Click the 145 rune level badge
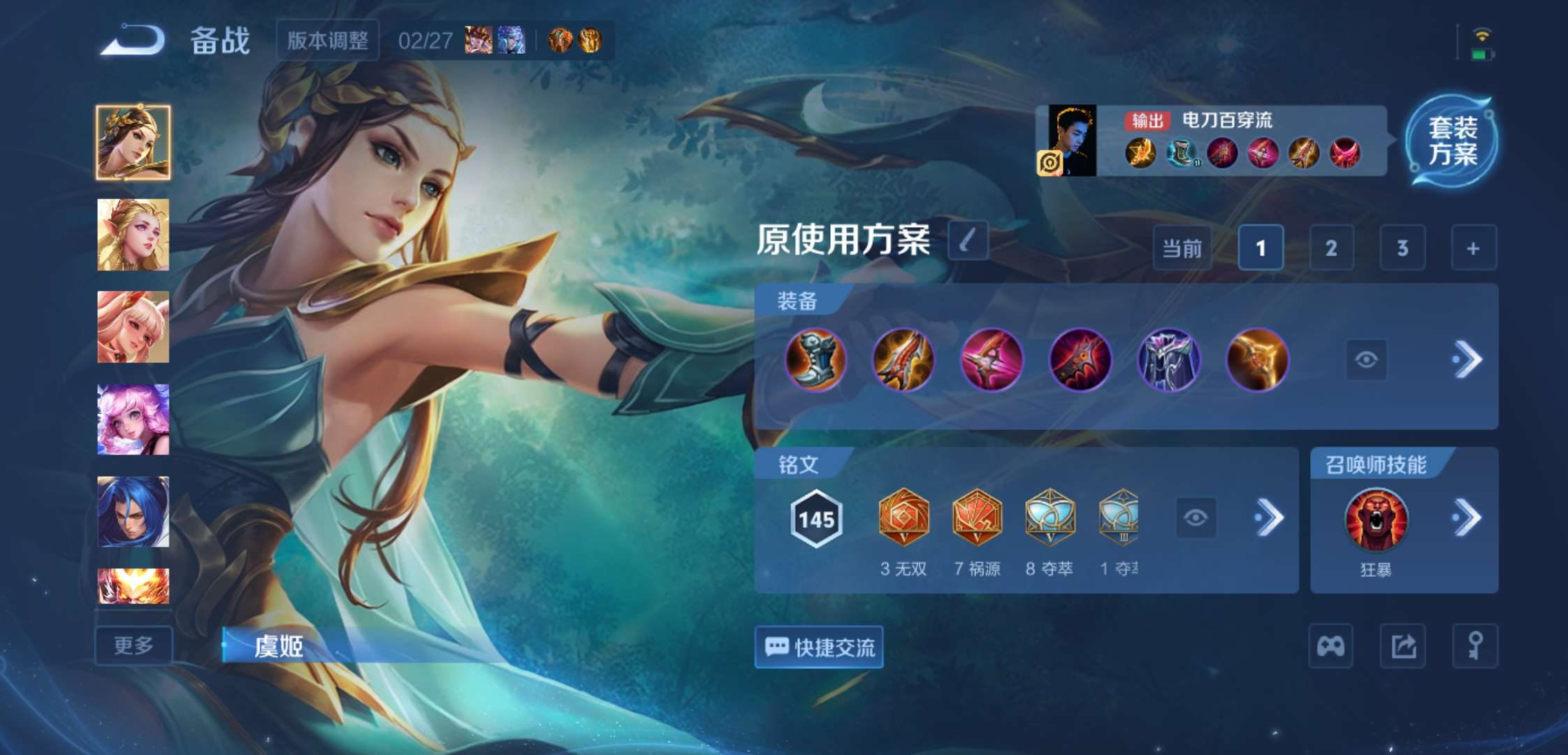This screenshot has width=1568, height=755. (815, 517)
